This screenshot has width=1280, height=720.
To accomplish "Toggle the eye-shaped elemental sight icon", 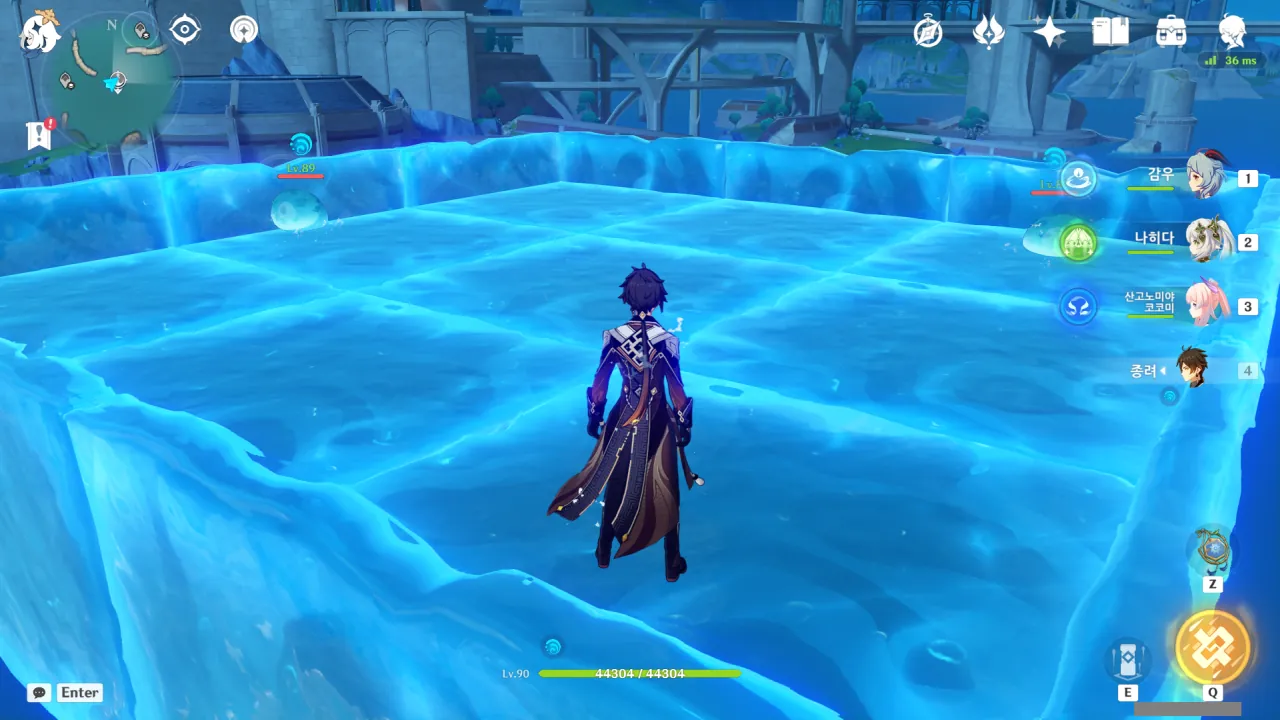I will (x=185, y=30).
